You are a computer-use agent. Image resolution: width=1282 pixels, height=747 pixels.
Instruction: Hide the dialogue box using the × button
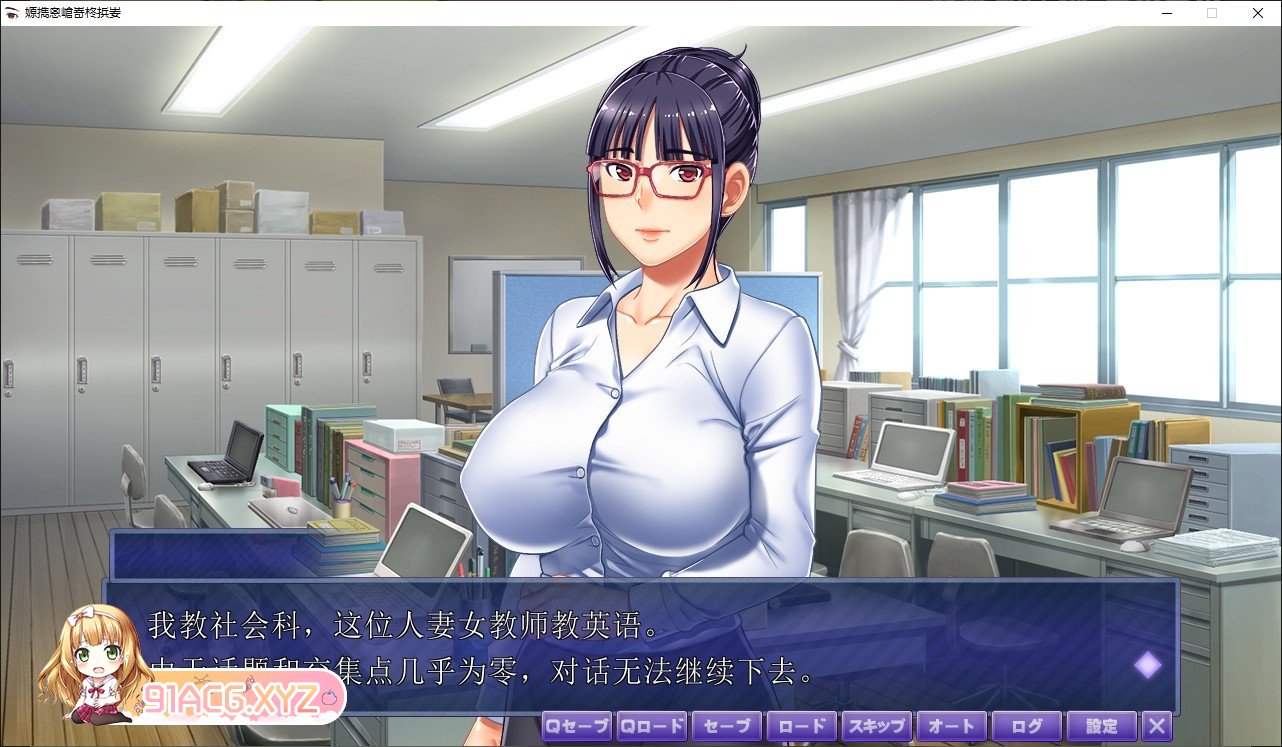click(x=1156, y=726)
